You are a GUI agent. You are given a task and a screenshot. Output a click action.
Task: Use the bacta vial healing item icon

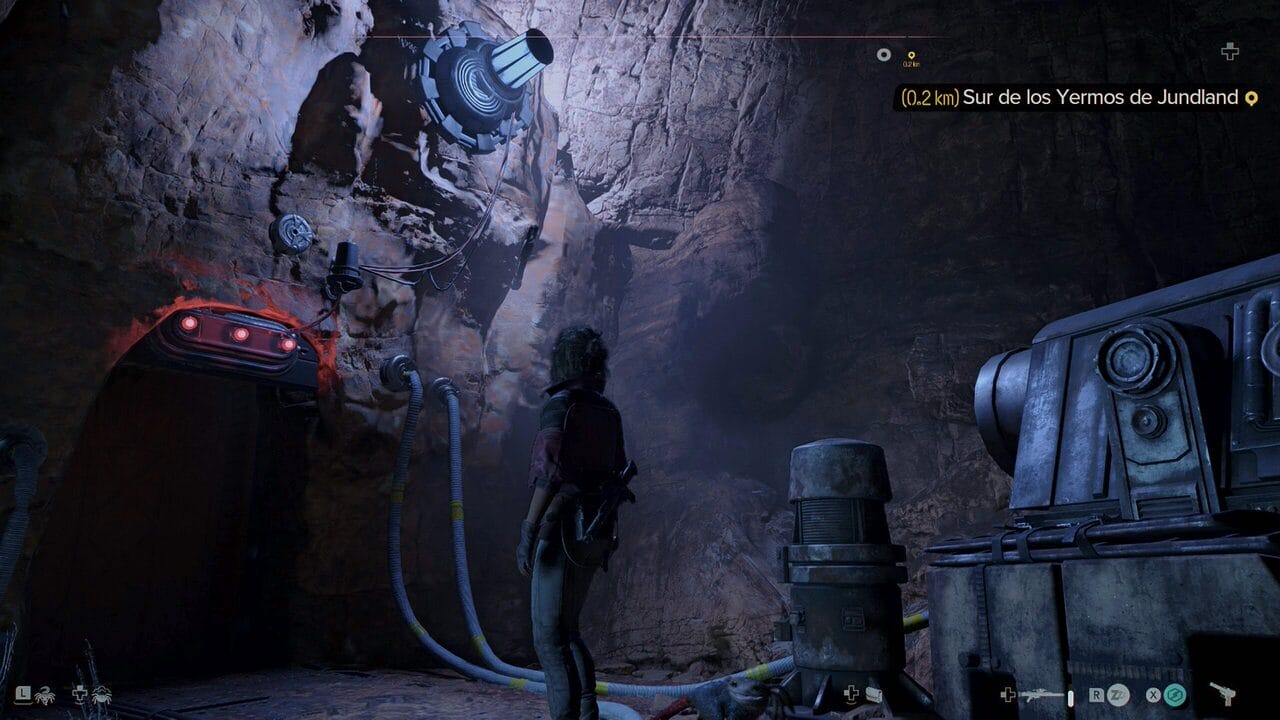873,693
